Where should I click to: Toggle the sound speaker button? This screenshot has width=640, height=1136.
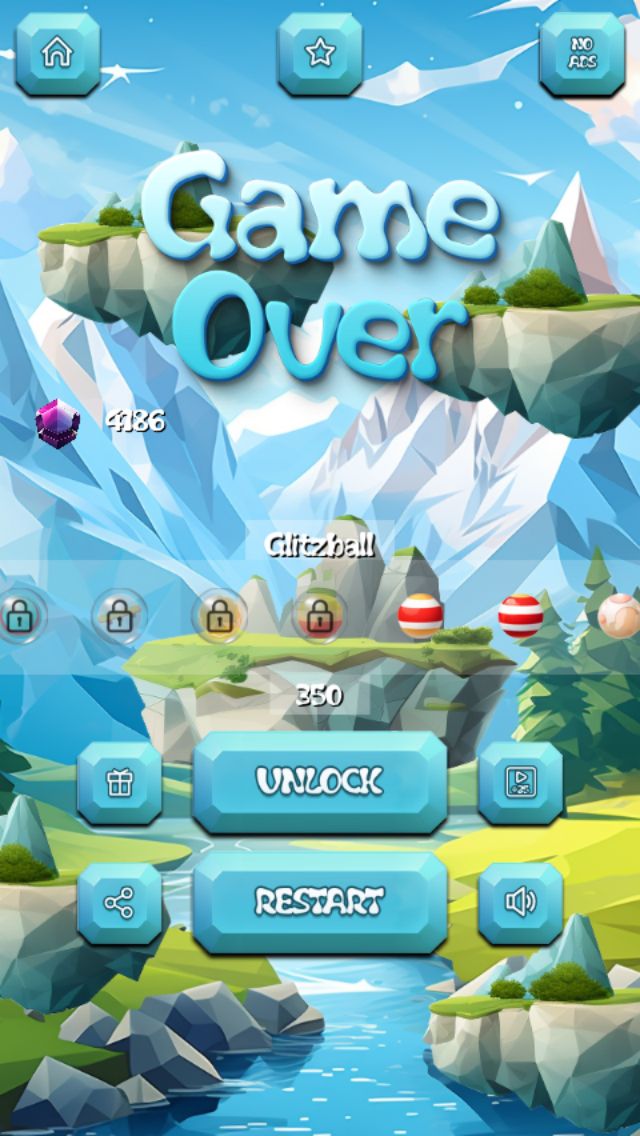click(x=520, y=904)
